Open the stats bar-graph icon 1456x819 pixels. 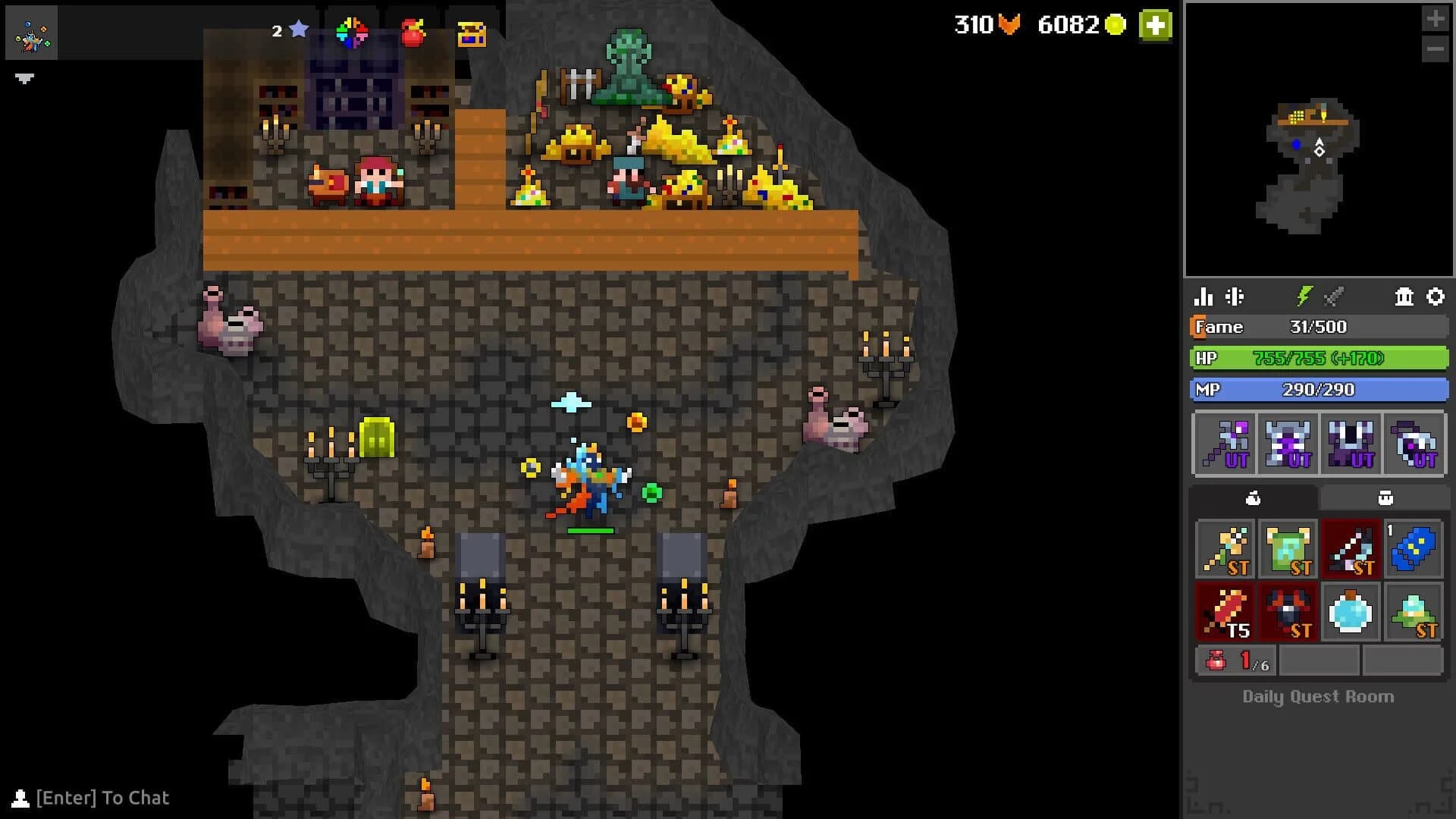[1203, 297]
